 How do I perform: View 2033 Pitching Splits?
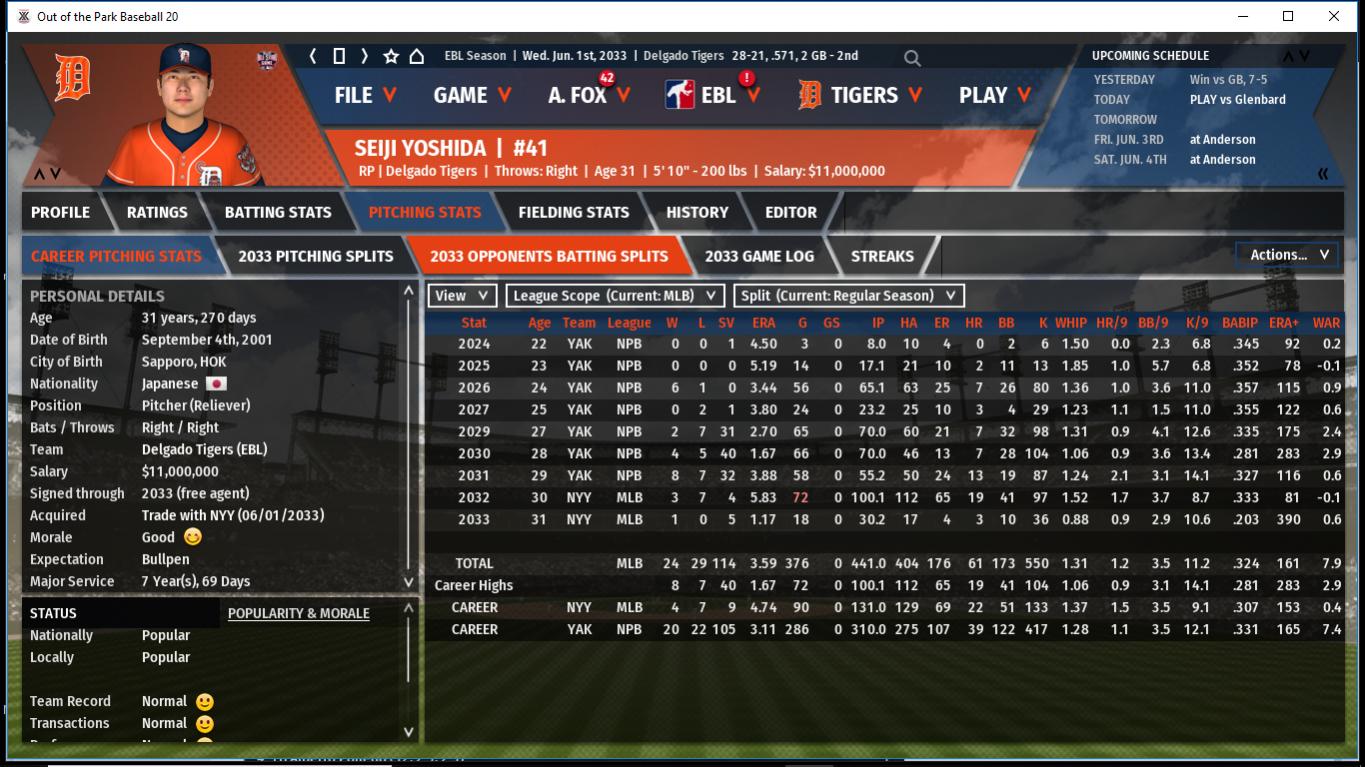[x=316, y=256]
